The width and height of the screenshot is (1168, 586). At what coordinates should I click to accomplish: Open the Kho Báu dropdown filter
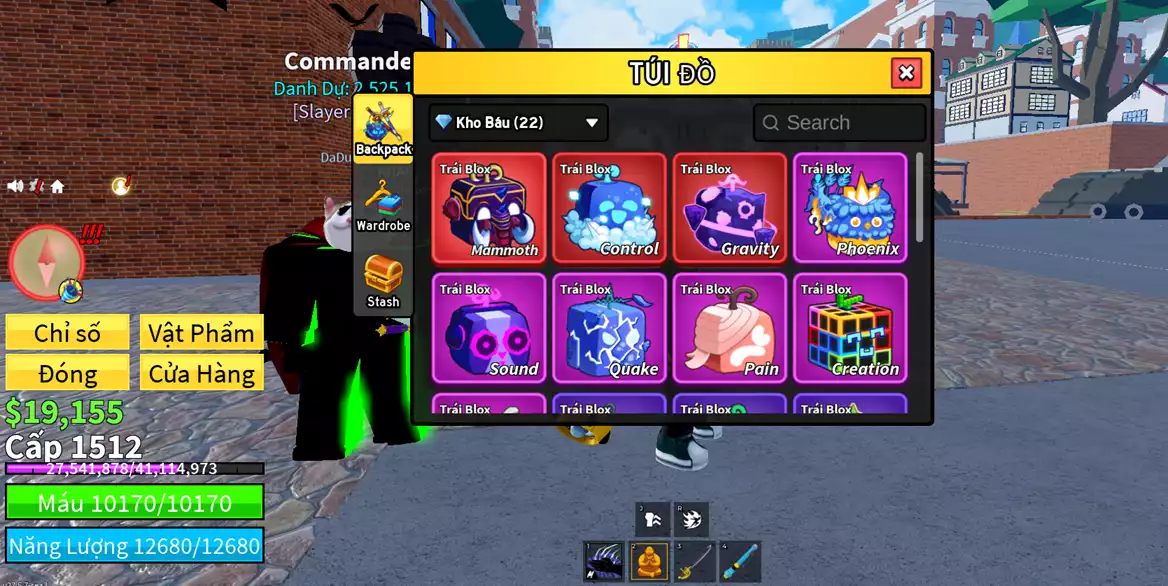(518, 123)
